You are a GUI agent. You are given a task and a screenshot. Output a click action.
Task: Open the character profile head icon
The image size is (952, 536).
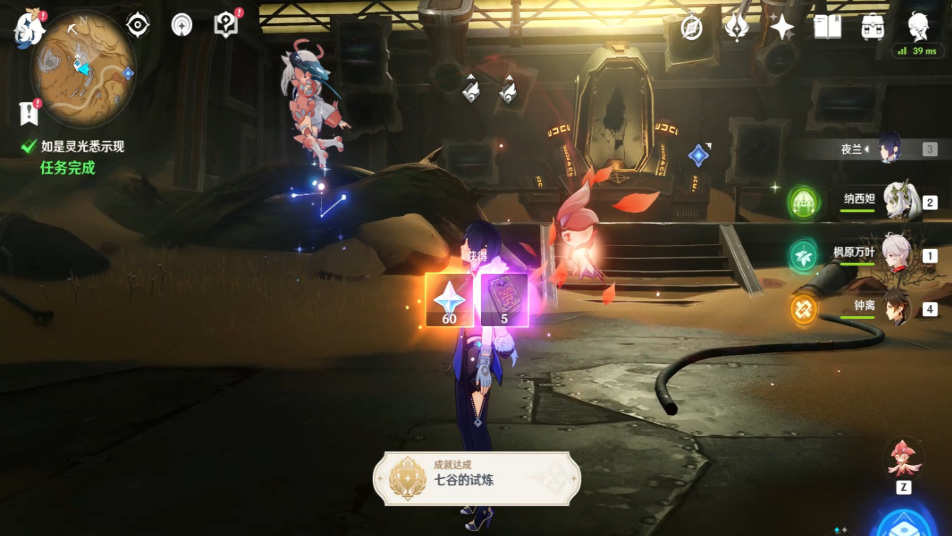[919, 26]
